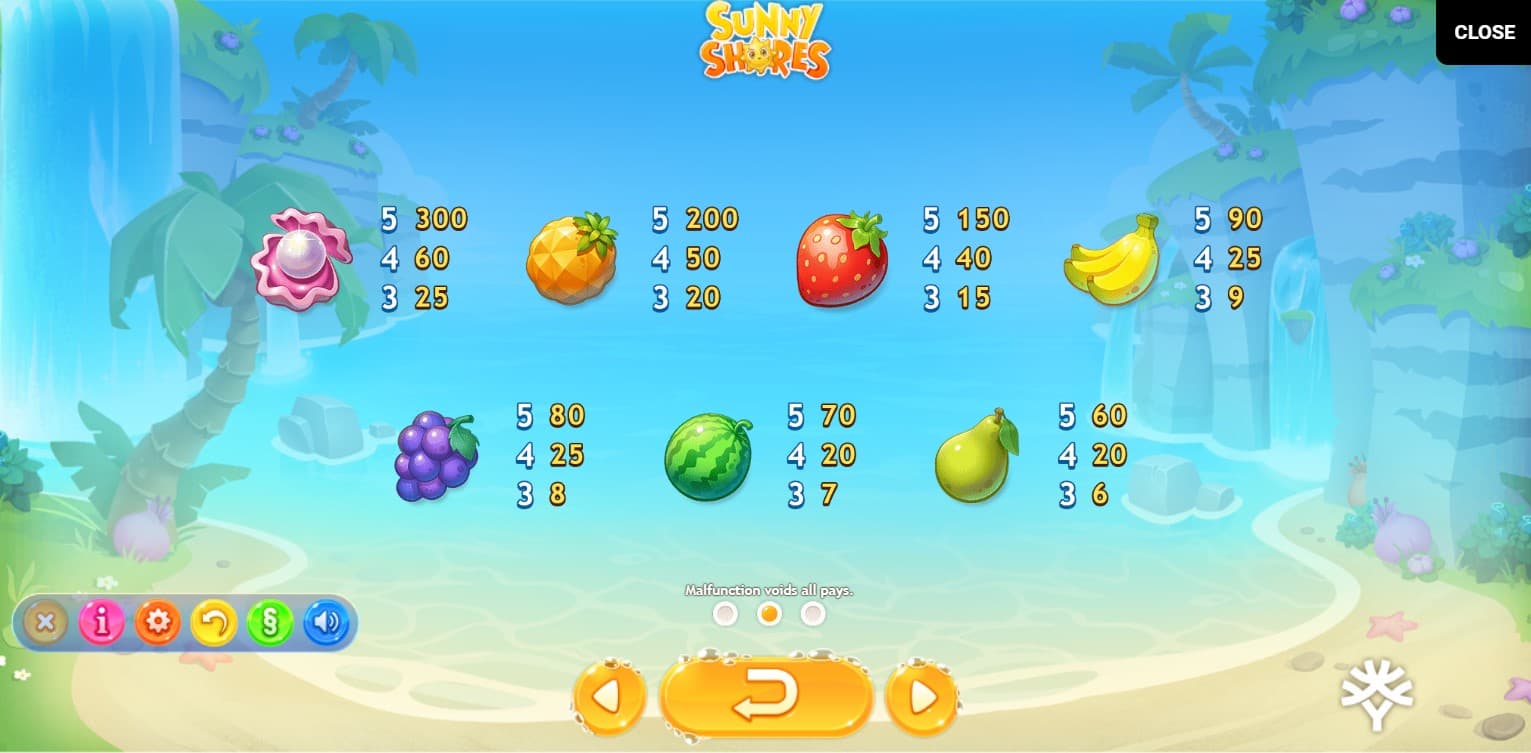This screenshot has height=753, width=1531.
Task: Click the yellow return arrow icon
Action: pos(214,623)
